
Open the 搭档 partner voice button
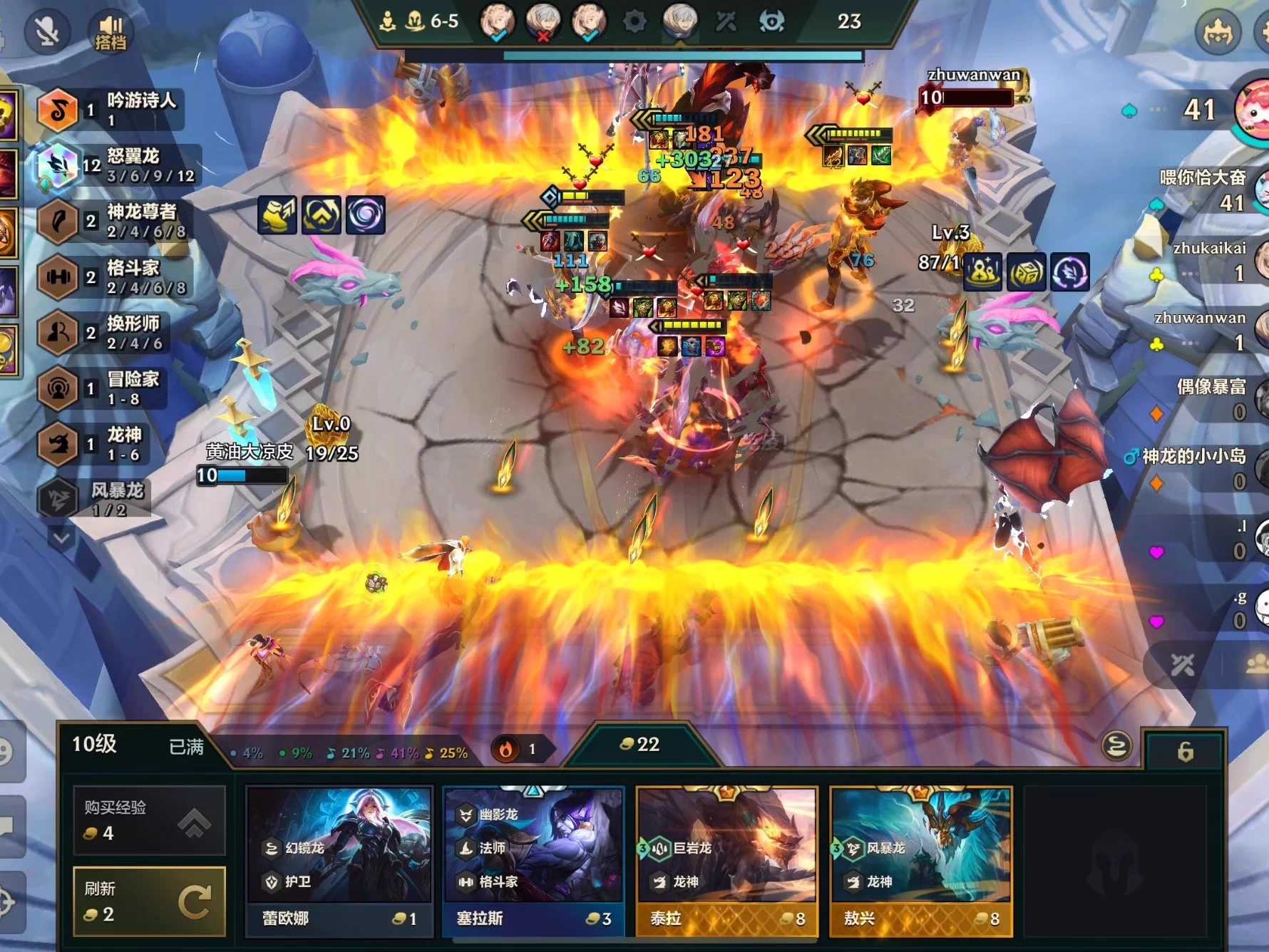point(111,33)
